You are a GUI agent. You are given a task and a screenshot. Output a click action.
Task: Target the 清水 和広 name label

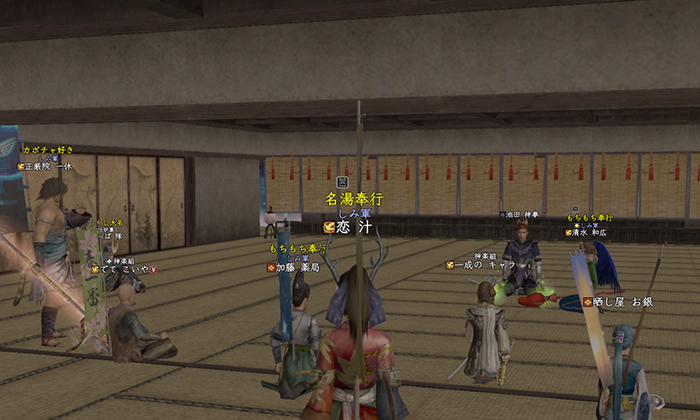[592, 233]
